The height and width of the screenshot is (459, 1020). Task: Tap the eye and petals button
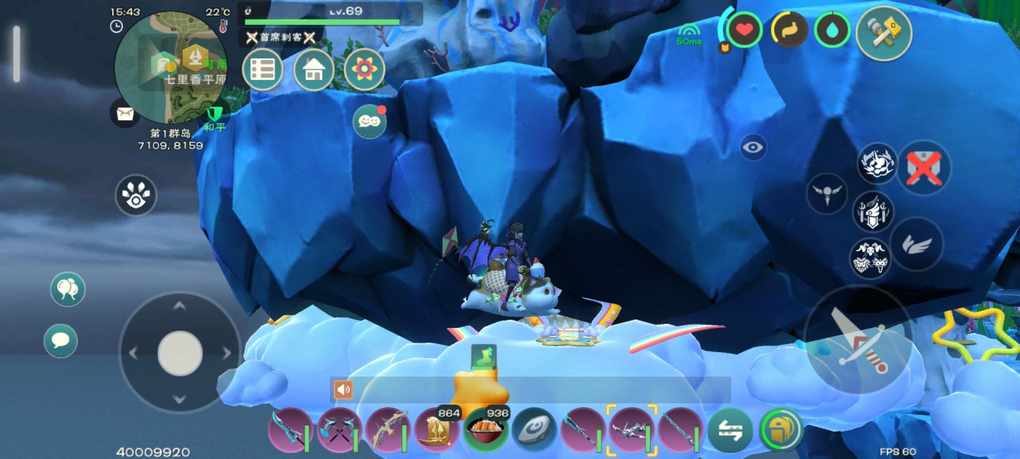pos(136,196)
